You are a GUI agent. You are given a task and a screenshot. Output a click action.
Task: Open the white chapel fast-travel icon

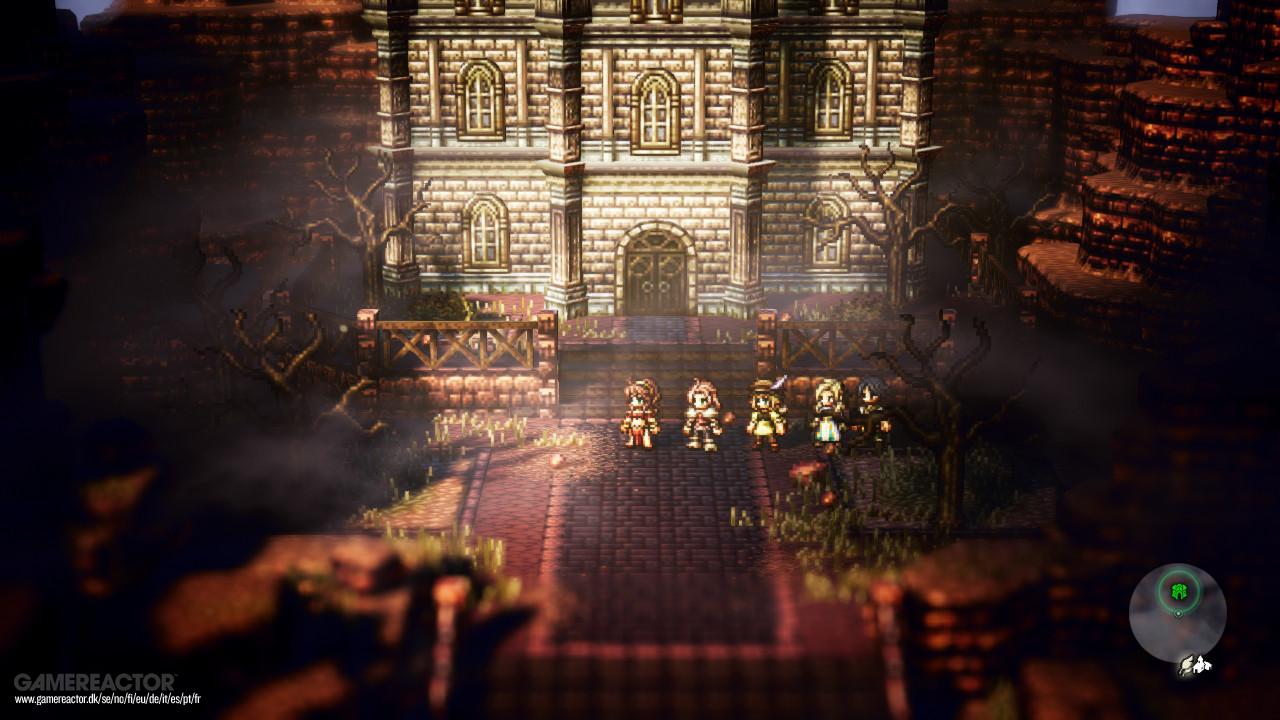tap(1203, 663)
